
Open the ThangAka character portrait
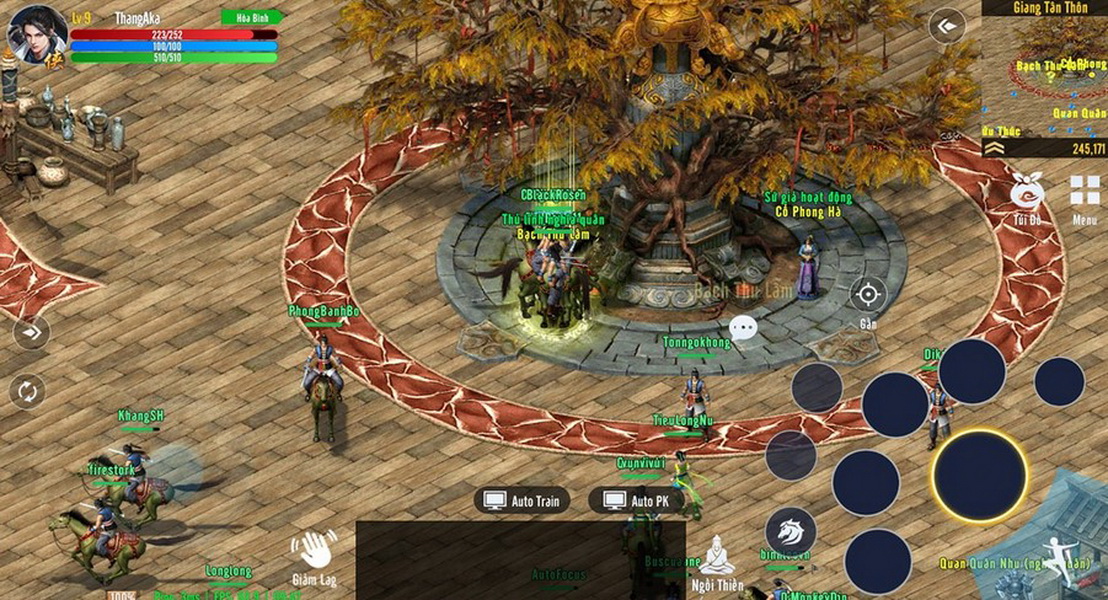click(37, 35)
